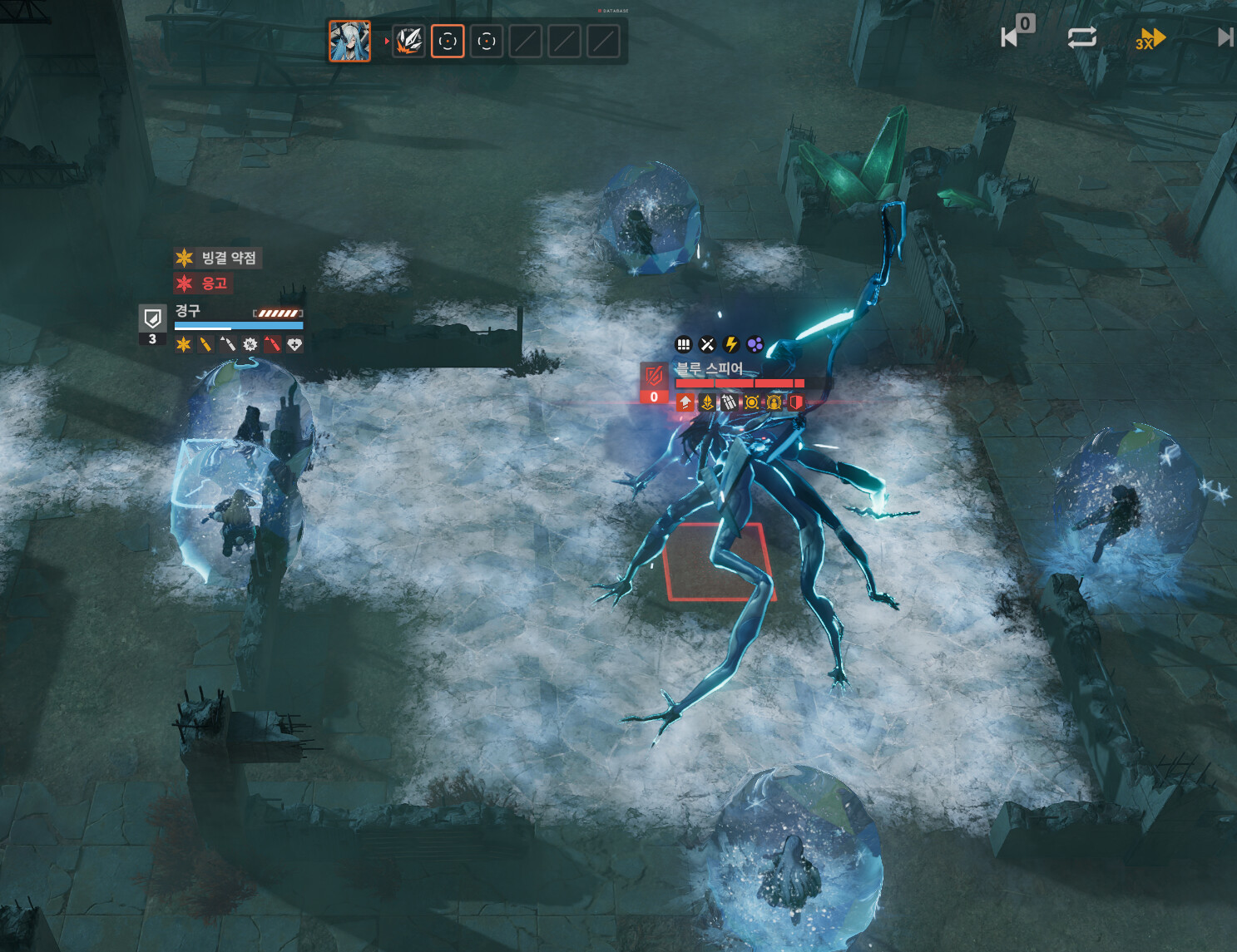Select the blue-haired character portrait
The width and height of the screenshot is (1237, 952).
pyautogui.click(x=349, y=41)
